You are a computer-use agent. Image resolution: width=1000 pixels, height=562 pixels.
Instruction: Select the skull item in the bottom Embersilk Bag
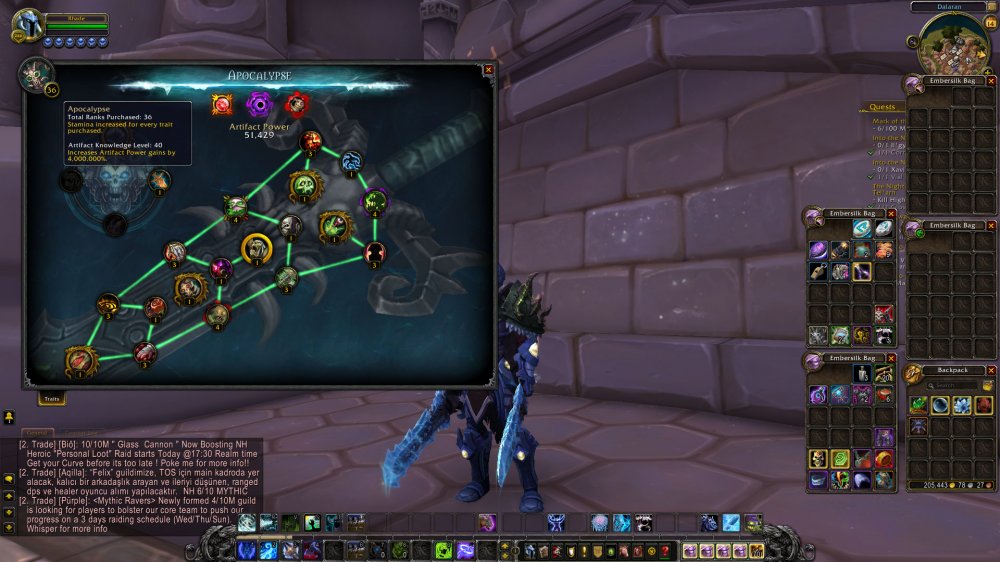coord(818,459)
